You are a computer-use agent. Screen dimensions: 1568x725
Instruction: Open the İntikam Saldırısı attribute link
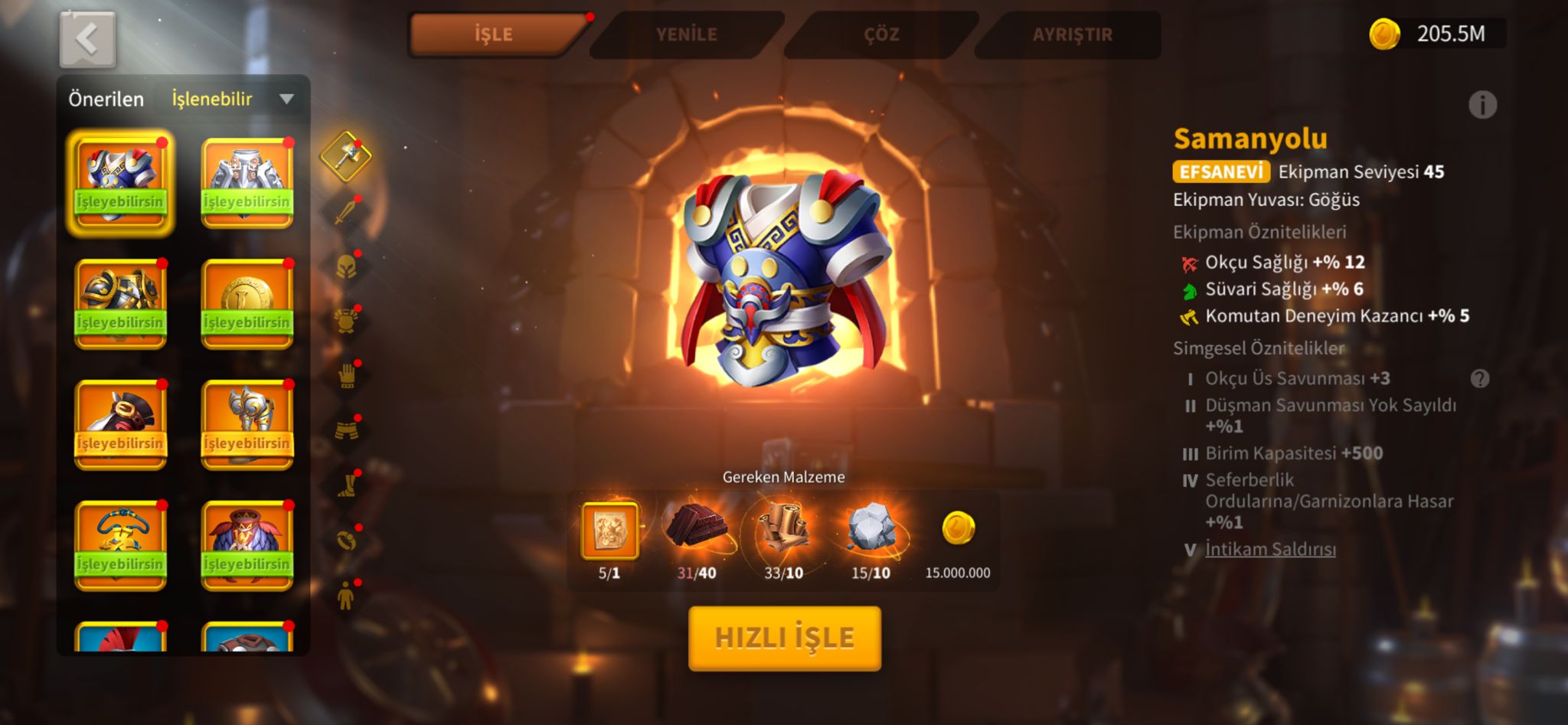(x=1270, y=549)
